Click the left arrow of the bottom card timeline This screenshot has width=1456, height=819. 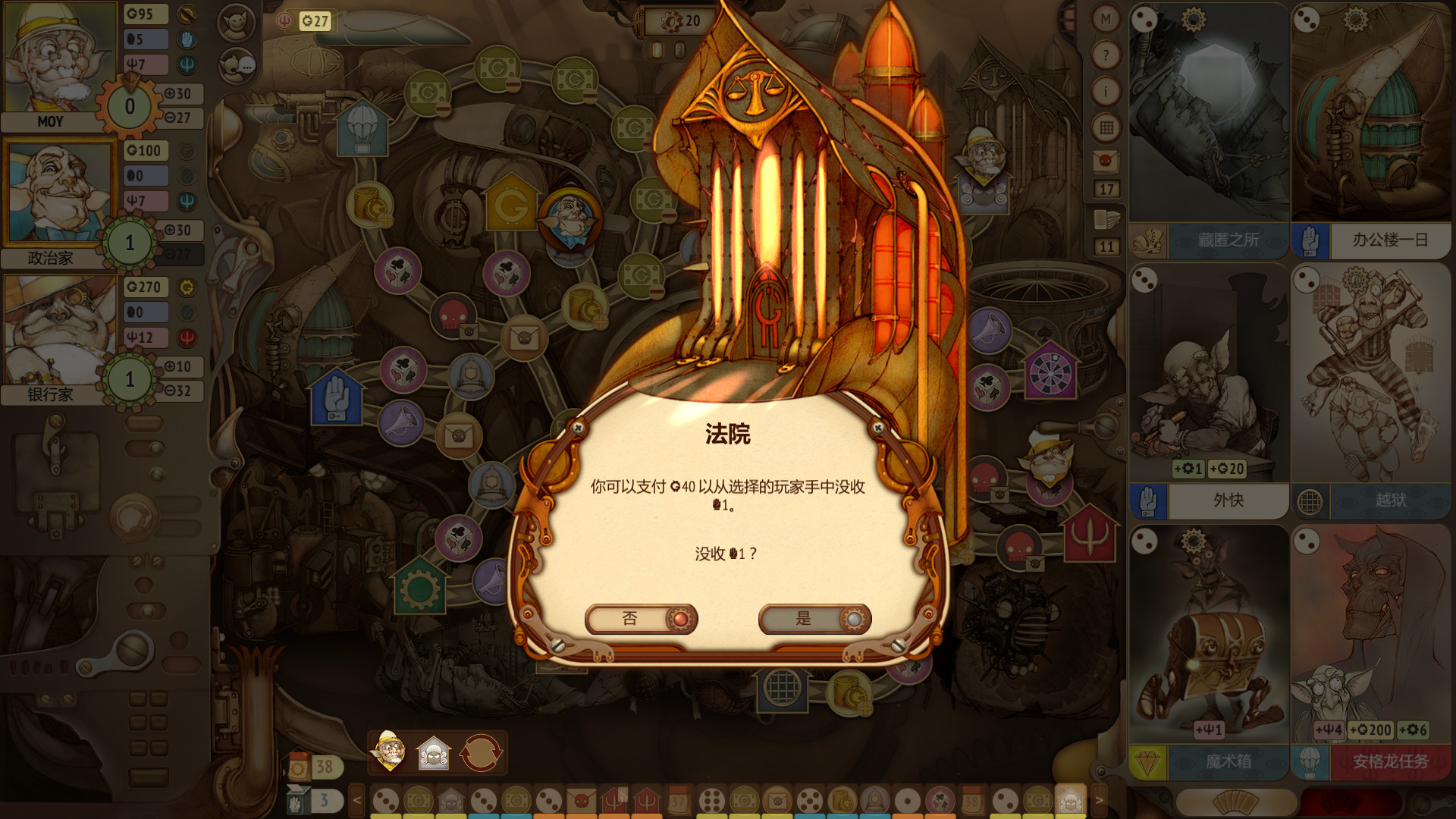(356, 799)
